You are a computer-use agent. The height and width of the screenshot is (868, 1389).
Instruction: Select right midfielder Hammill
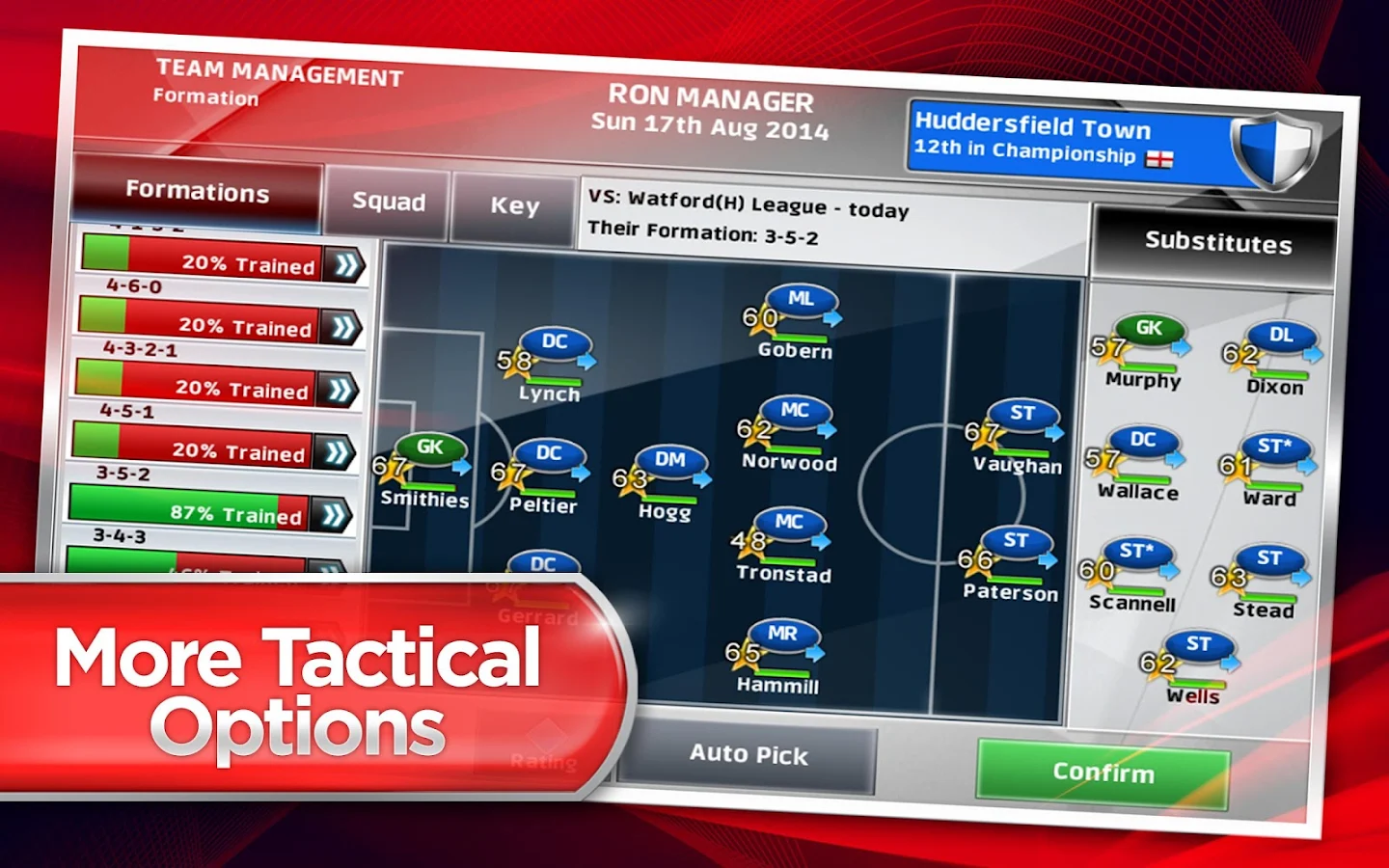tap(783, 635)
